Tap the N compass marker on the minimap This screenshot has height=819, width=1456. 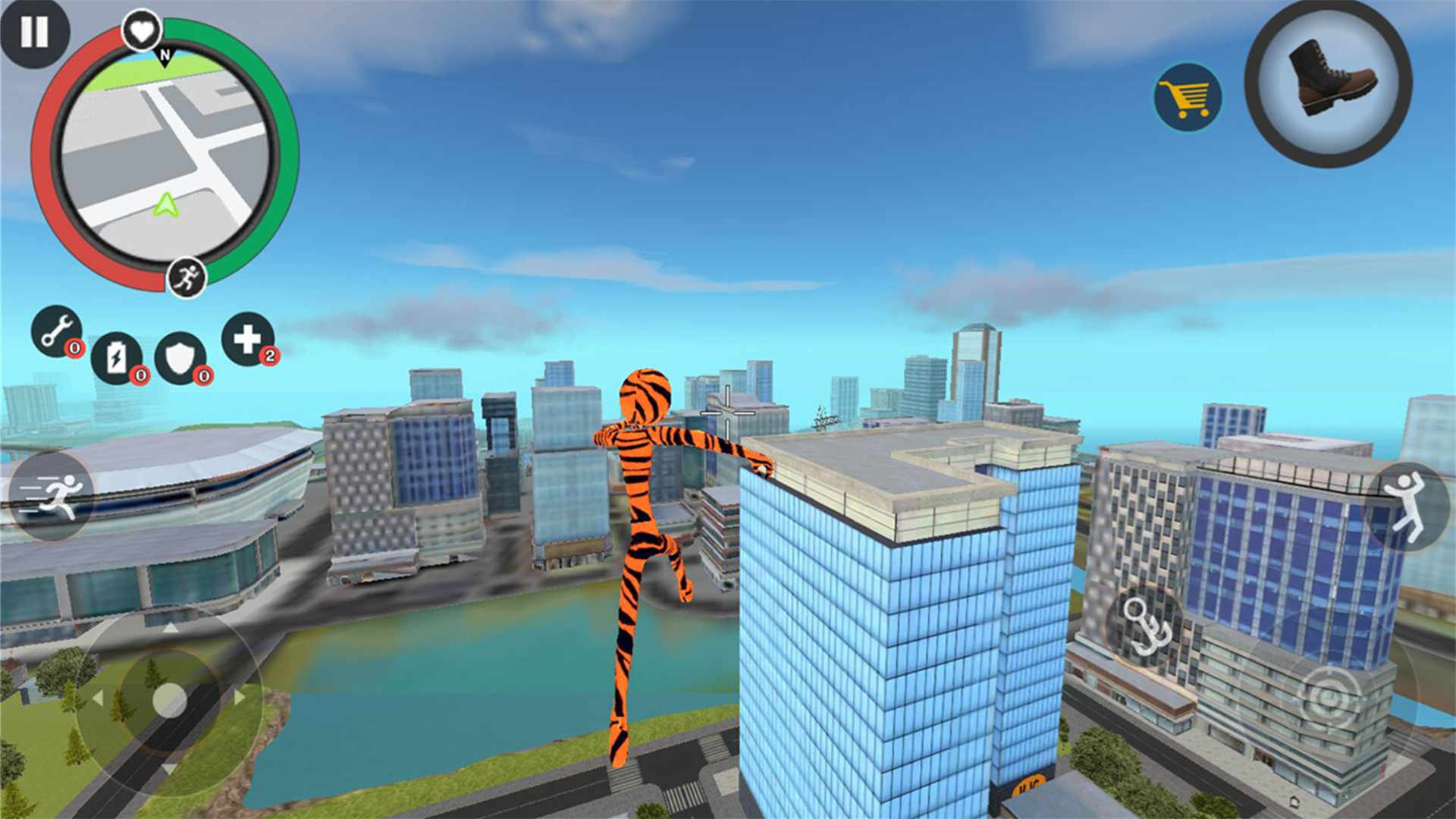point(164,56)
